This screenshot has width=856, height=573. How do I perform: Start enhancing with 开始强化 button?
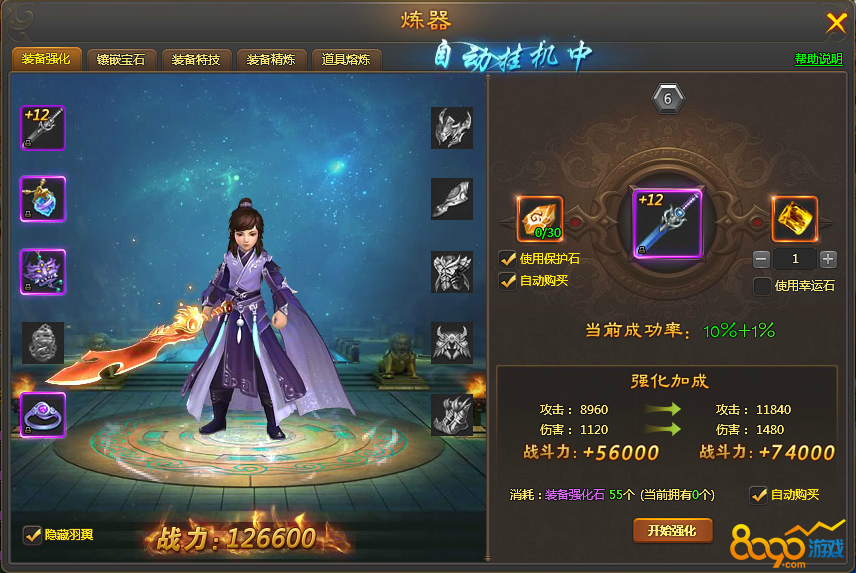pos(672,530)
